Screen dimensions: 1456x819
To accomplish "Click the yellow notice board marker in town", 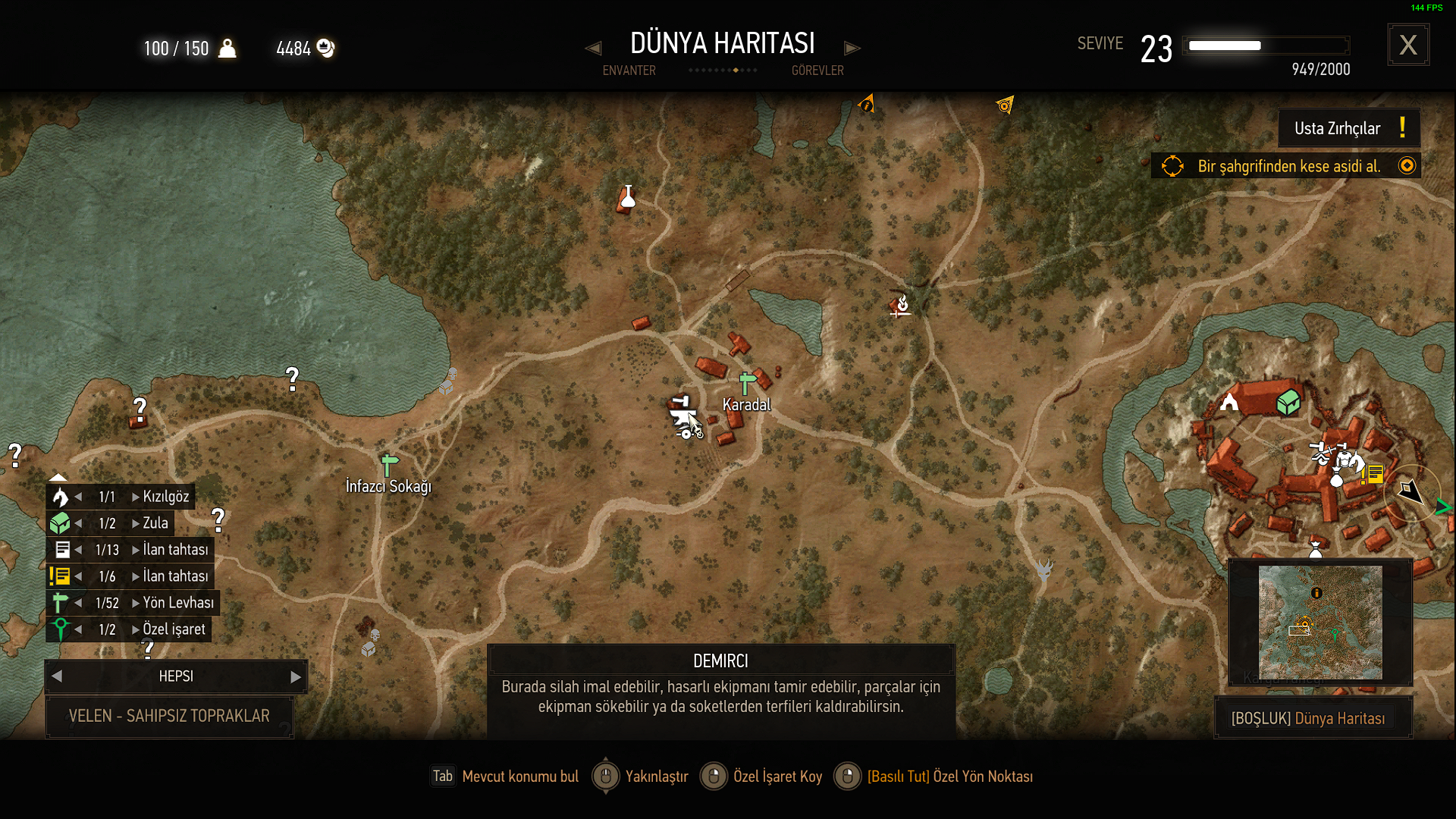I will pyautogui.click(x=1375, y=474).
